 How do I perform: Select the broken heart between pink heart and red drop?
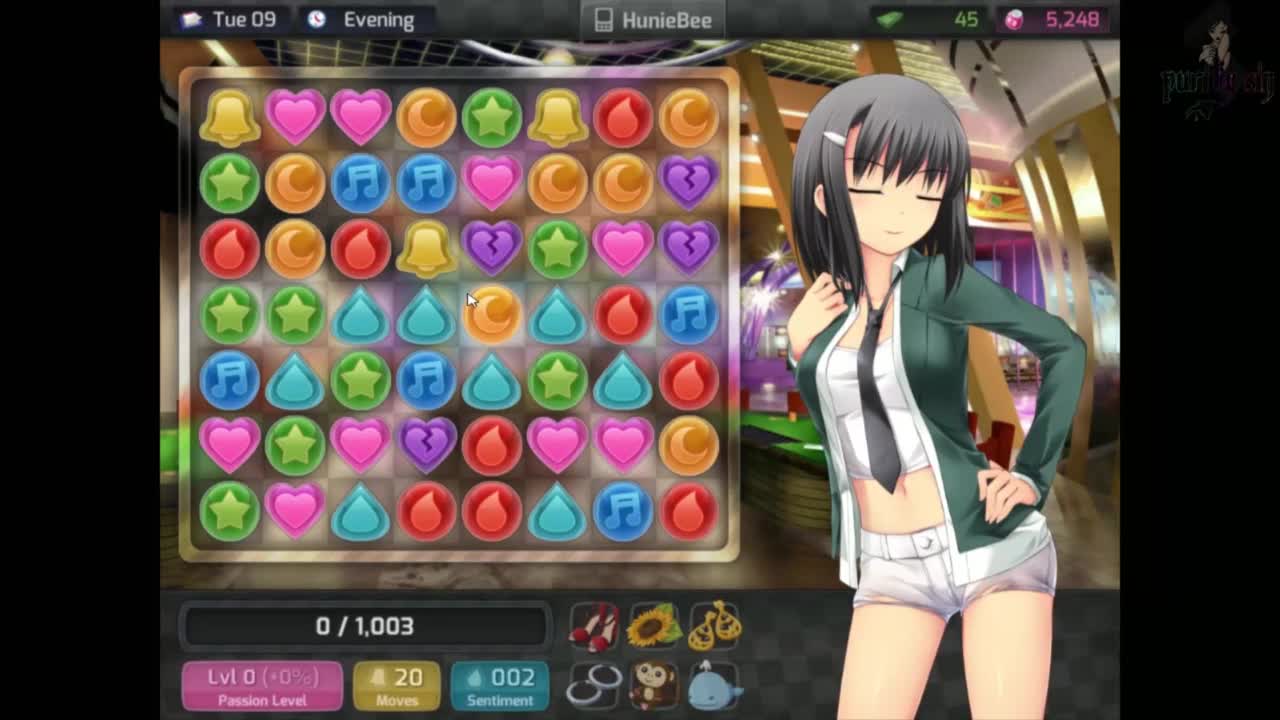point(426,444)
